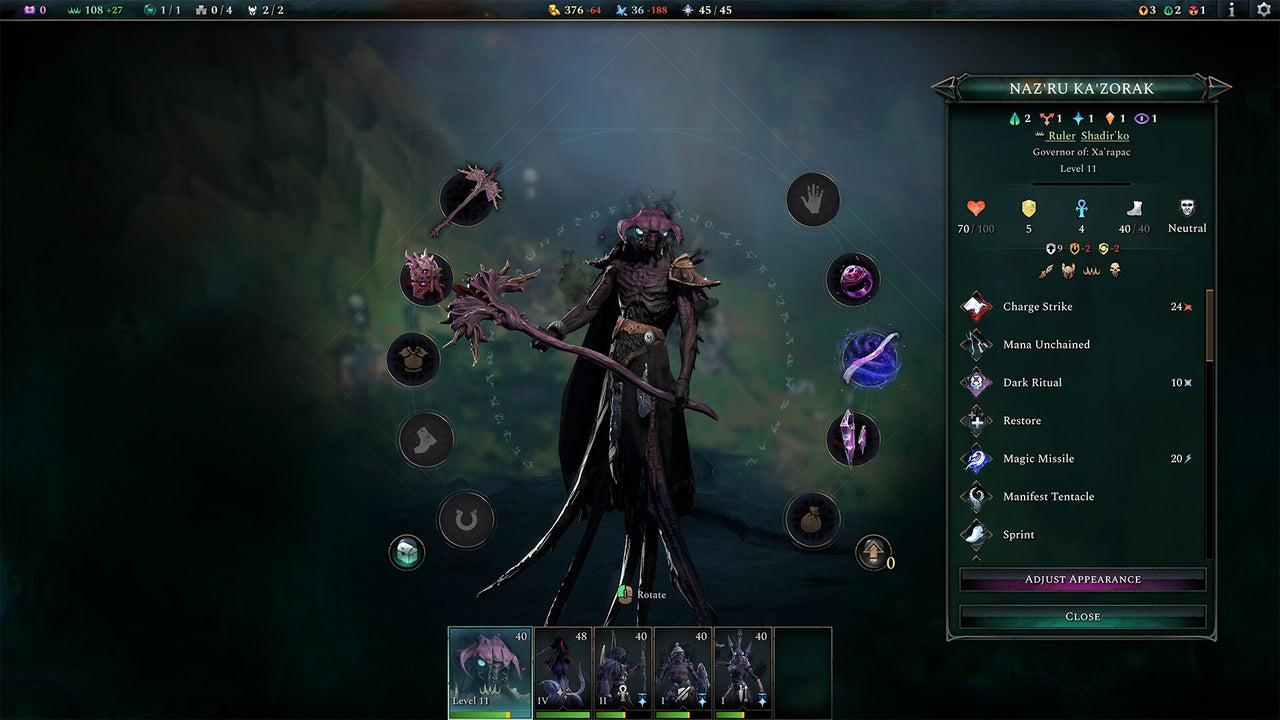Select the off-hand glove equipment slot

click(x=813, y=199)
